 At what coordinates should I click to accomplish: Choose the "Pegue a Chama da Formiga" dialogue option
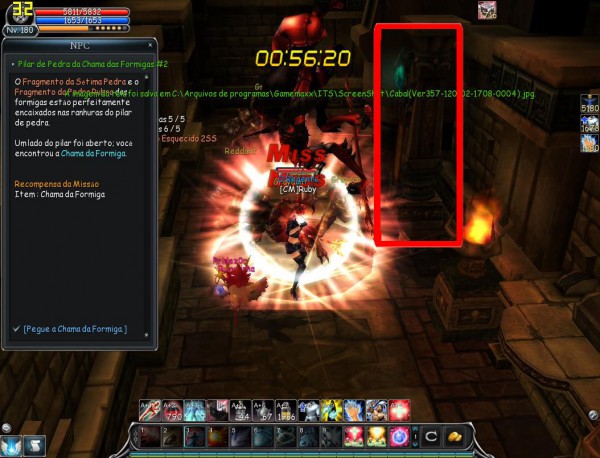pos(74,328)
